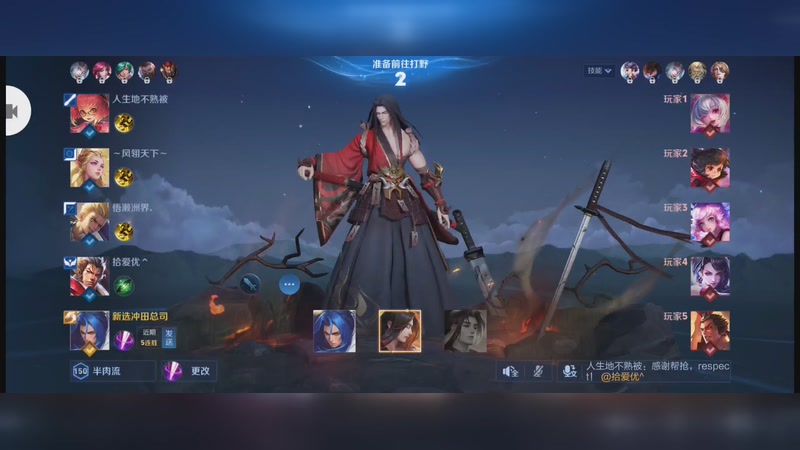This screenshot has width=800, height=450.
Task: Pick the grey ink-style skin thumbnail
Action: (465, 331)
